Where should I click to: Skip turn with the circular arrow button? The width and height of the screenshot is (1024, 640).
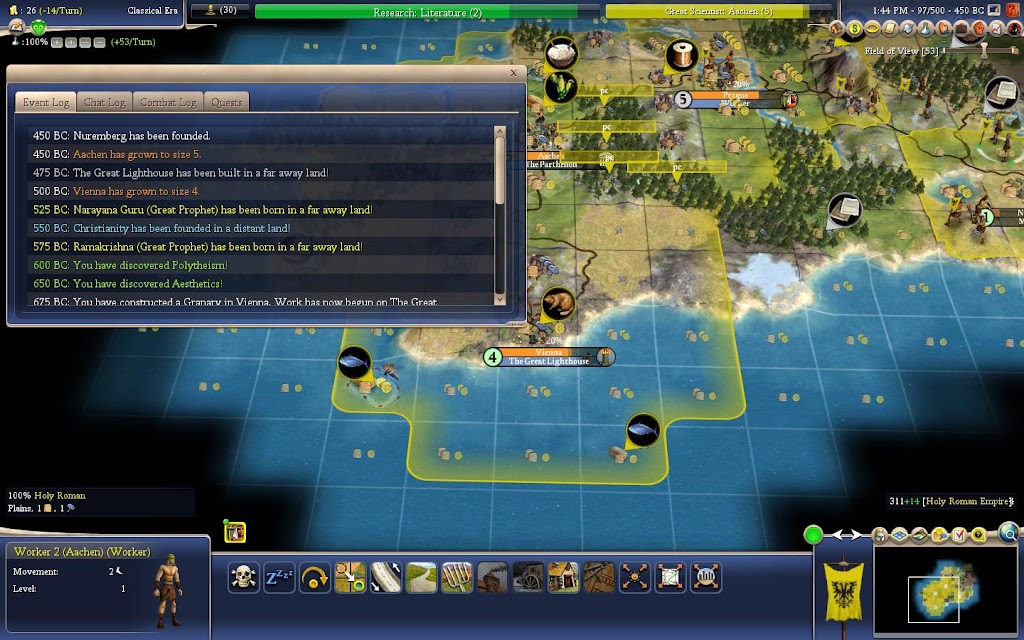click(314, 577)
